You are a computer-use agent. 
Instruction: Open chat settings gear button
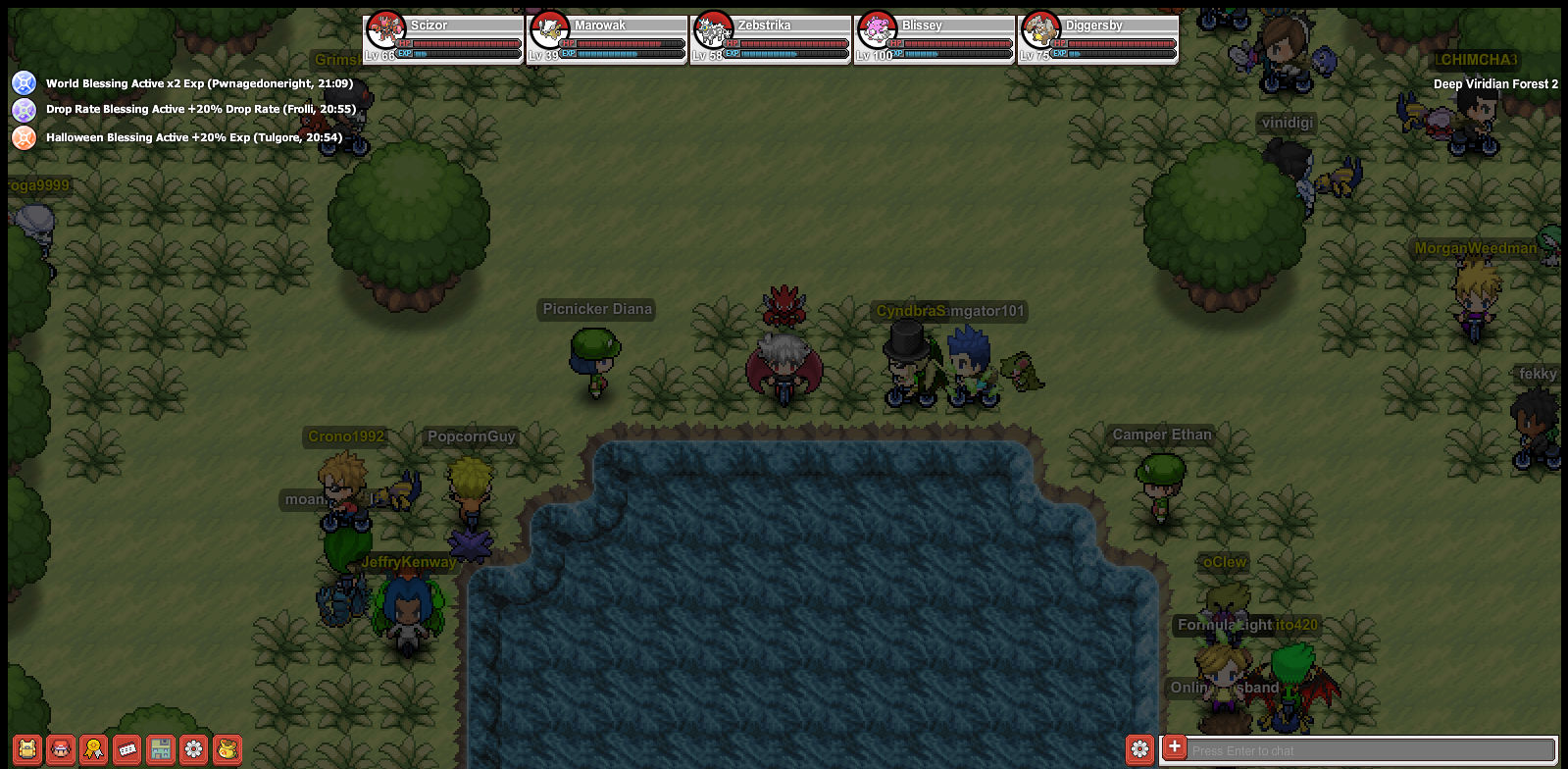[x=1139, y=749]
